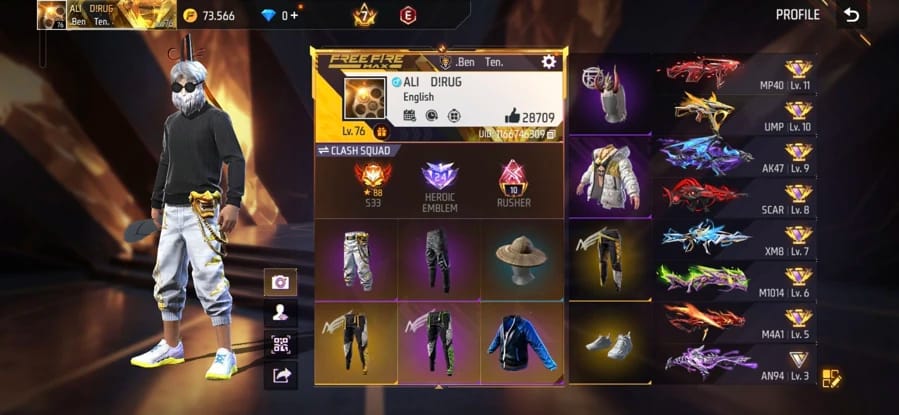Select the blue jacket collection slot

521,342
